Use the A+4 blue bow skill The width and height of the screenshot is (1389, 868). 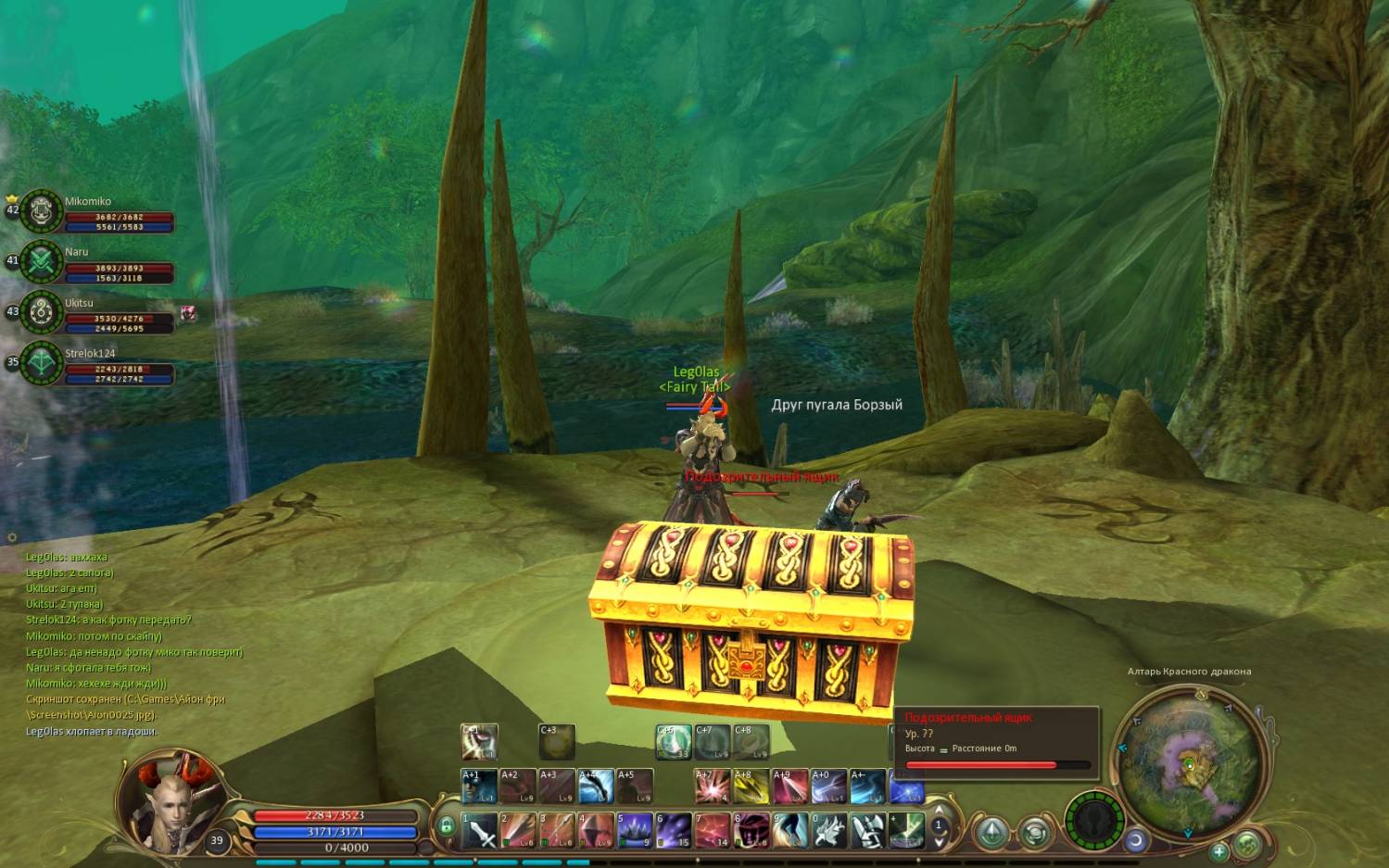click(596, 786)
